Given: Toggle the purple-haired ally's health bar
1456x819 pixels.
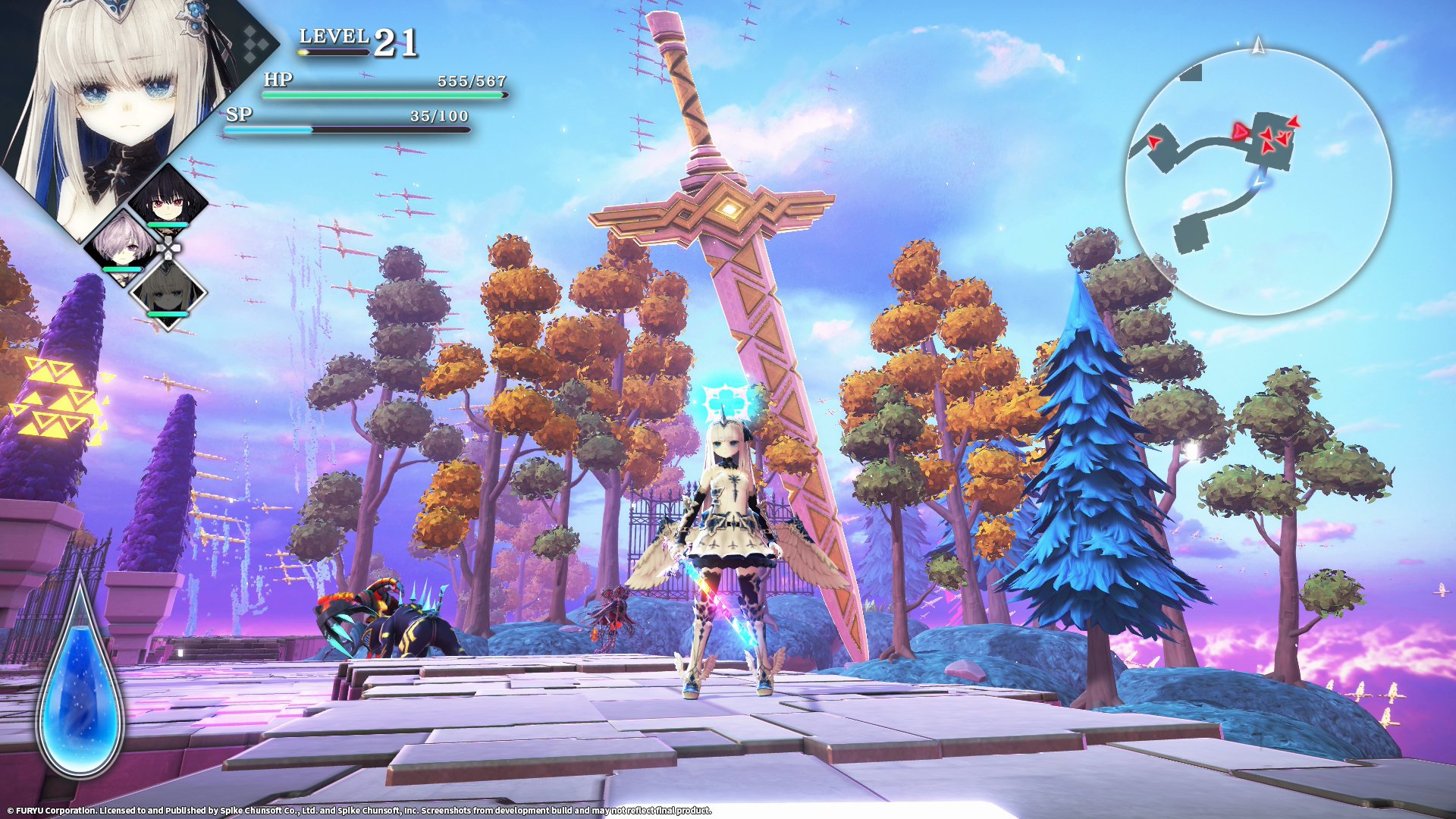Looking at the screenshot, I should pyautogui.click(x=121, y=269).
